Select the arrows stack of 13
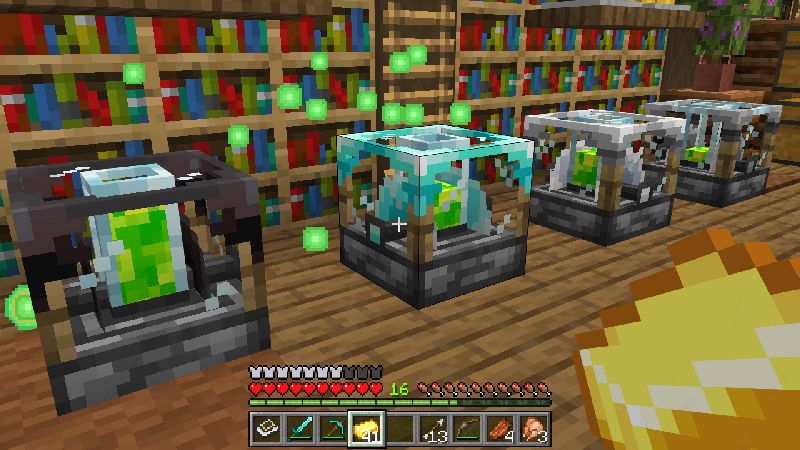800x450 pixels. [433, 428]
